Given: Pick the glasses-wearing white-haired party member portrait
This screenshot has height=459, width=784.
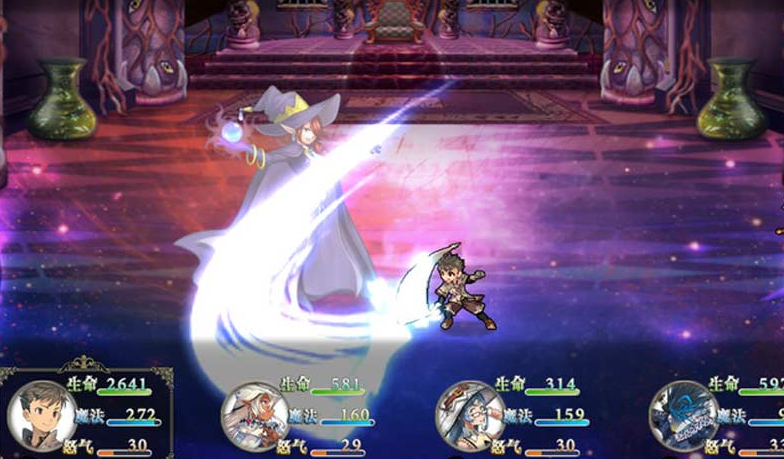Looking at the screenshot, I should [x=470, y=416].
